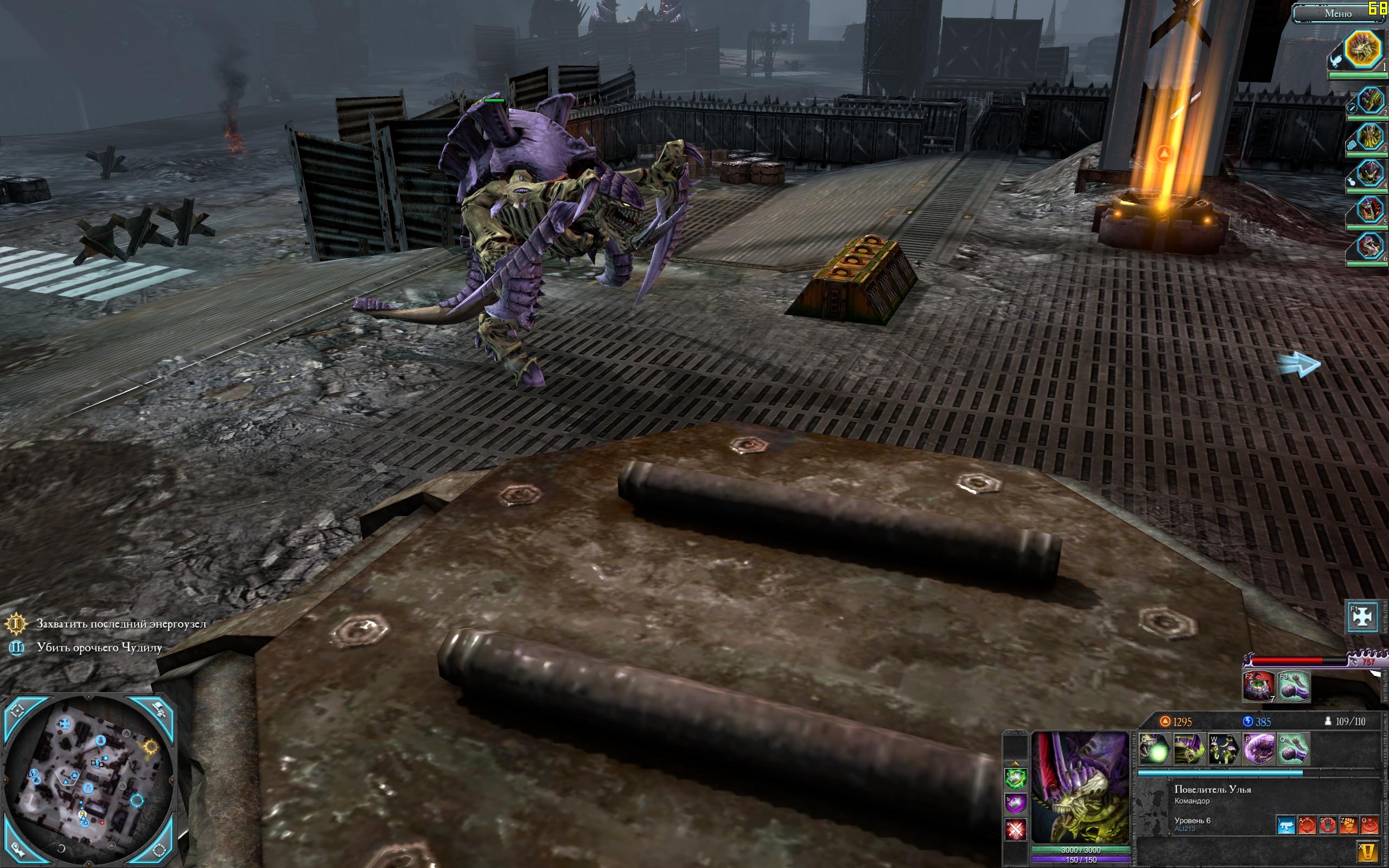
Task: Trigger the T charging tyrant ability
Action: click(1188, 749)
